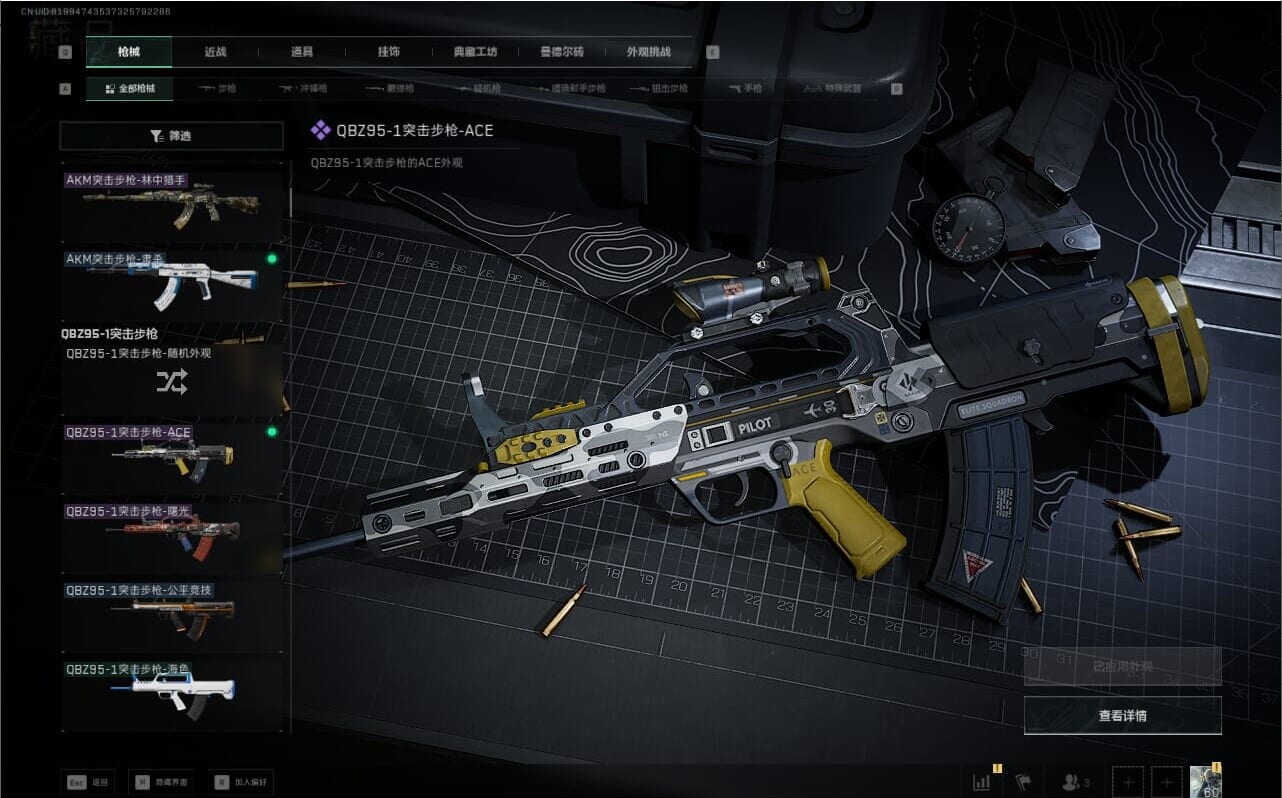Viewport: 1282px width, 798px height.
Task: Choose the white QBZ95-1 skin at list bottom
Action: tap(172, 695)
